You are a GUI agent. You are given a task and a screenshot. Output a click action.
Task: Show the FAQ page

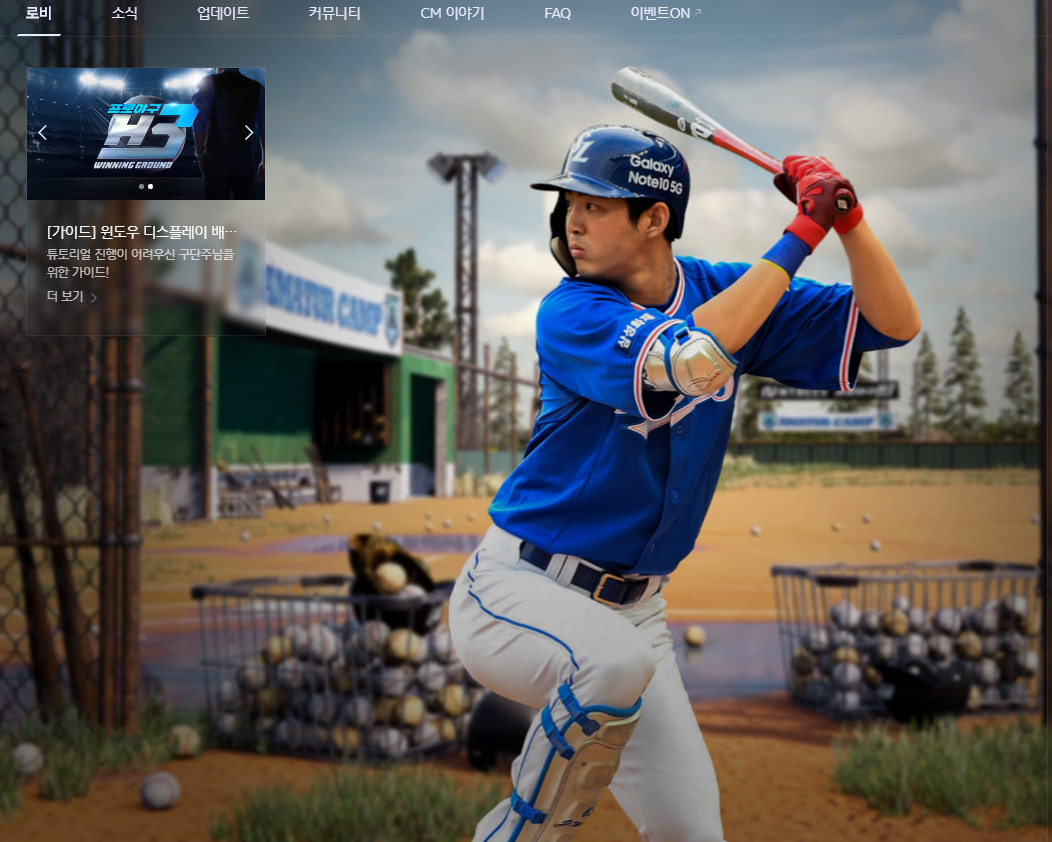[557, 14]
